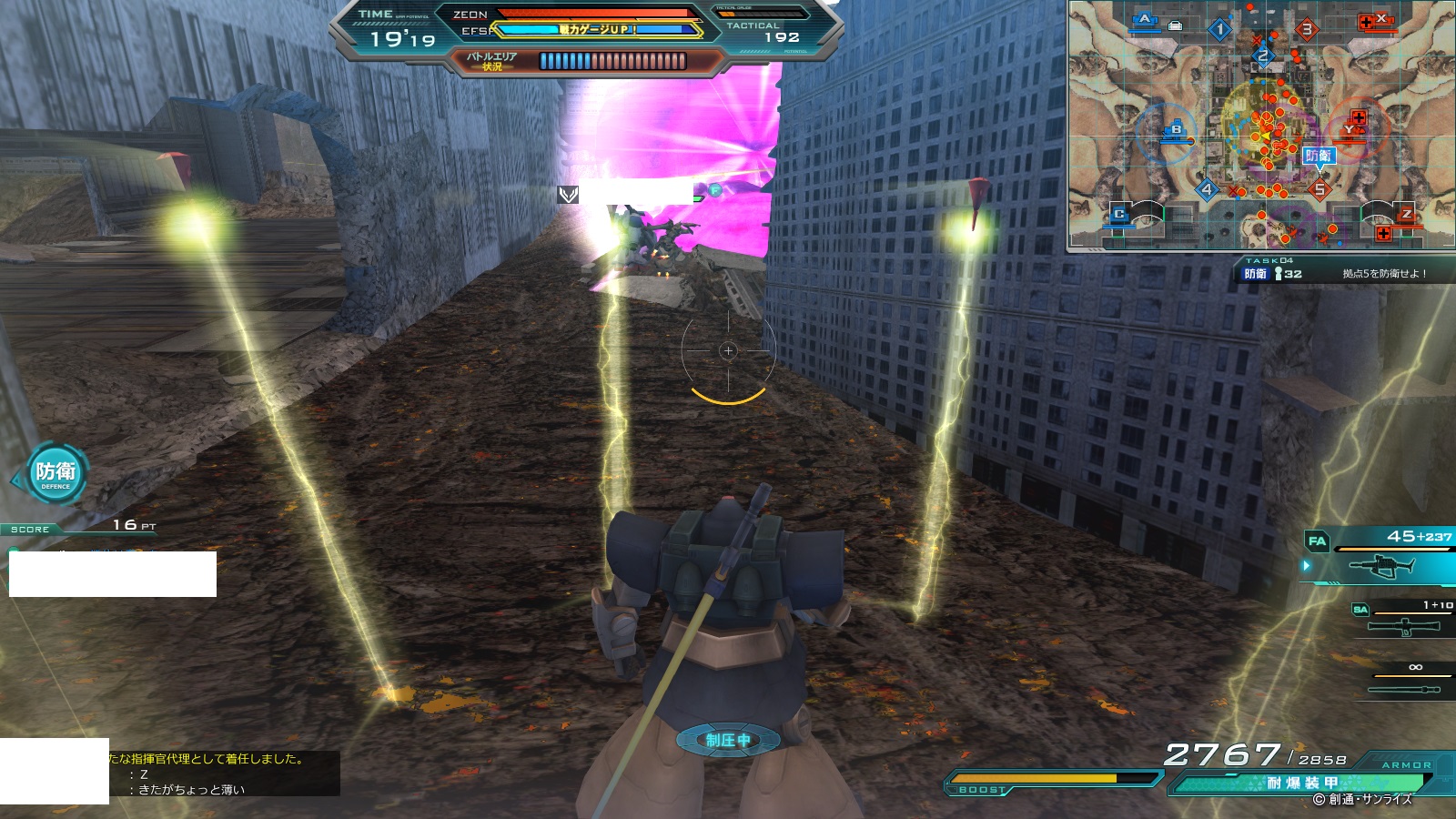Select enemy base Y on the minimap
This screenshot has width=1456, height=819.
click(x=1349, y=129)
